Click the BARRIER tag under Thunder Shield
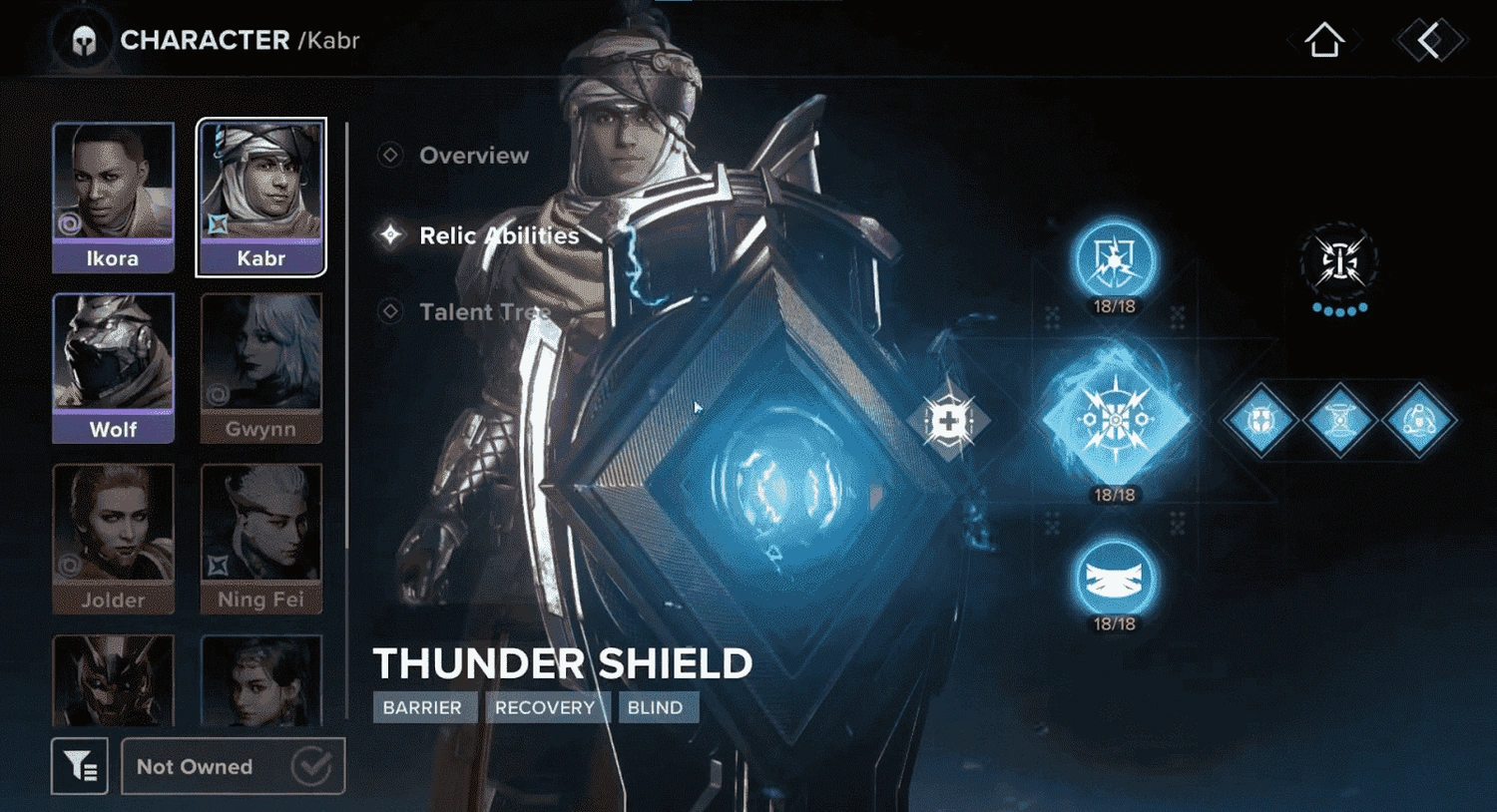Screen dimensions: 1497x812 click(x=424, y=707)
